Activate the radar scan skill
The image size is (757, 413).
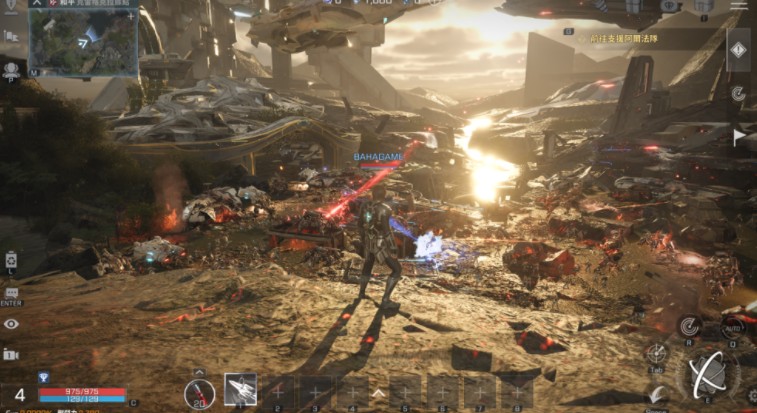click(689, 325)
